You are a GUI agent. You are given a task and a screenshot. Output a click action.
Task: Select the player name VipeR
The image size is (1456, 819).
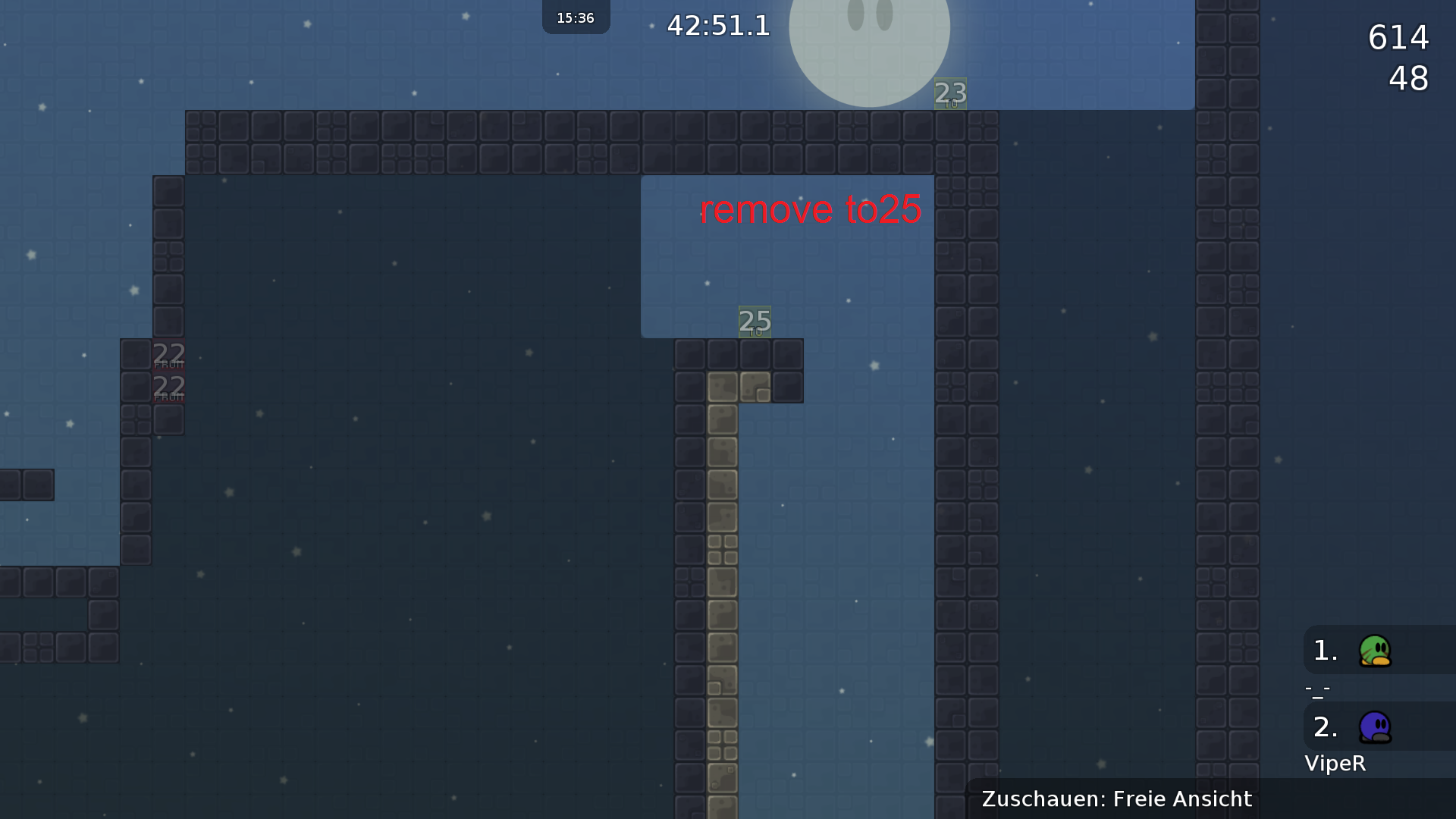pyautogui.click(x=1335, y=764)
